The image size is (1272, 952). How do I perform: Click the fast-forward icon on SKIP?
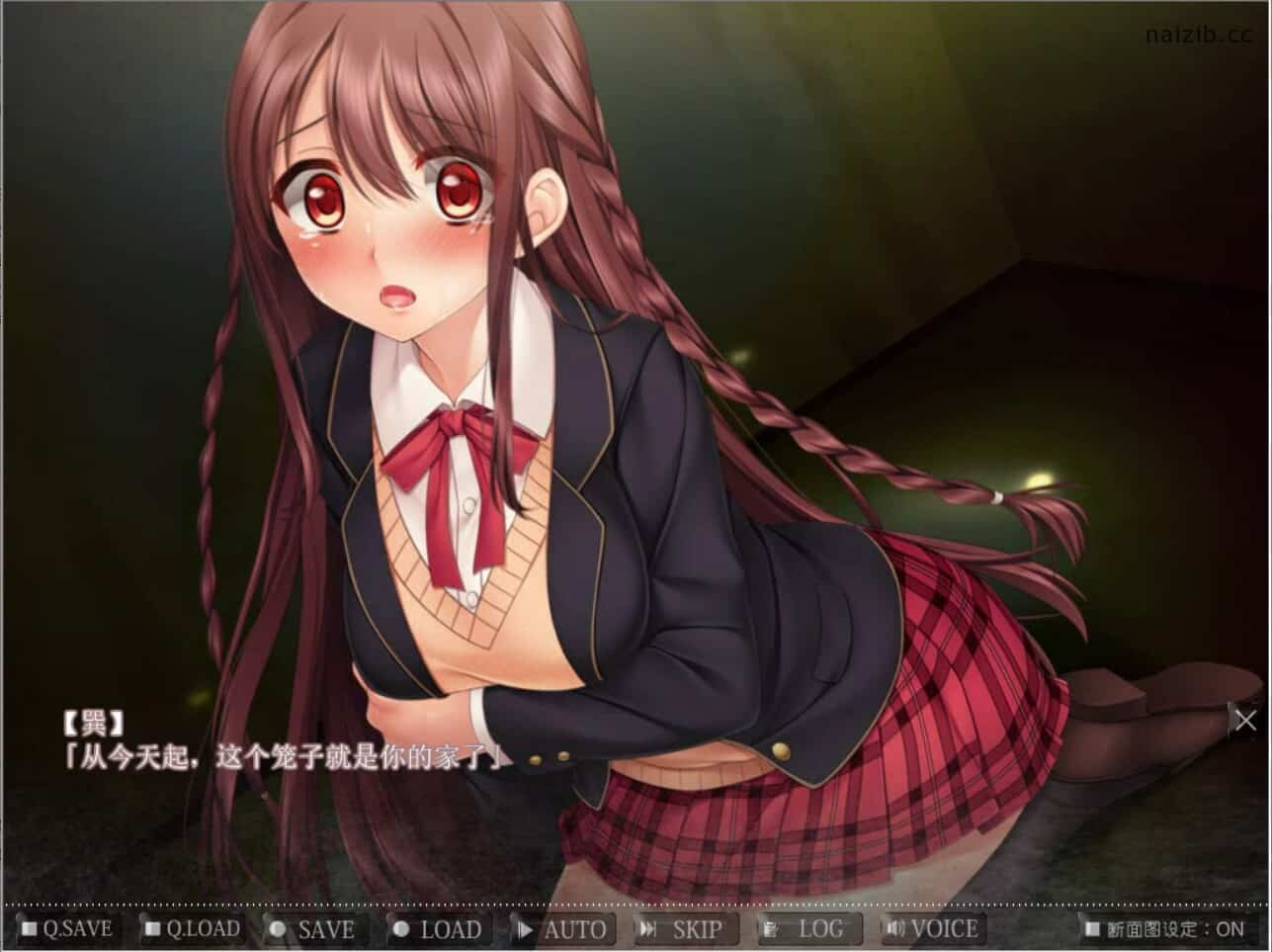click(649, 929)
